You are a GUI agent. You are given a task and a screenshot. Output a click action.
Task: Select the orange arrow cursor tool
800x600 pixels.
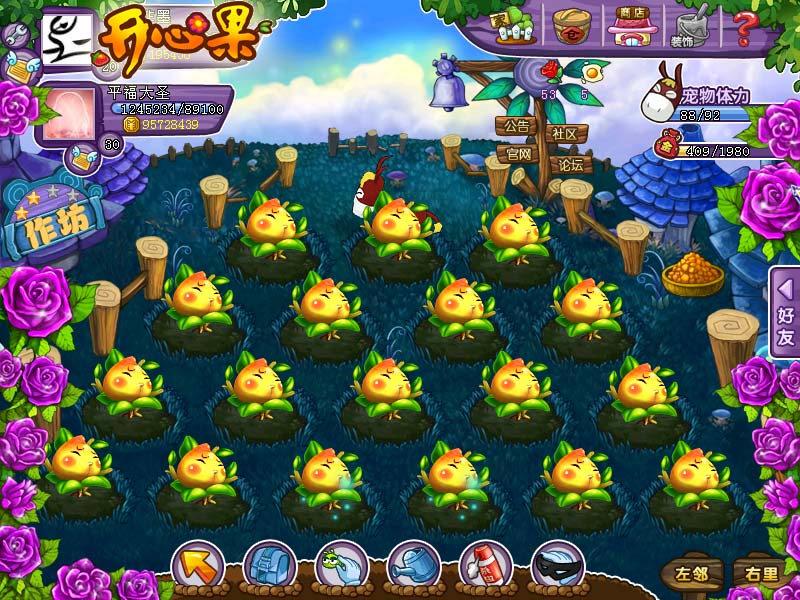(x=197, y=566)
